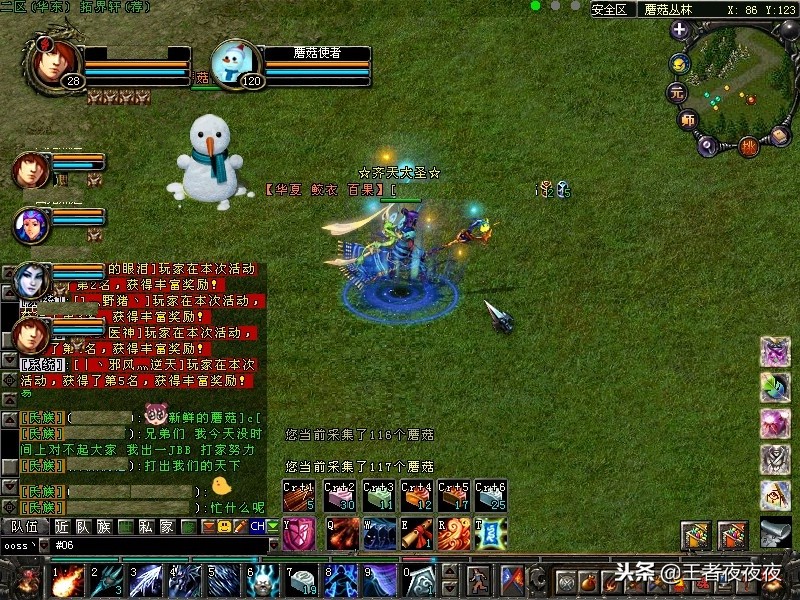The image size is (800, 600).
Task: Click the chat text input box
Action: click(x=150, y=545)
